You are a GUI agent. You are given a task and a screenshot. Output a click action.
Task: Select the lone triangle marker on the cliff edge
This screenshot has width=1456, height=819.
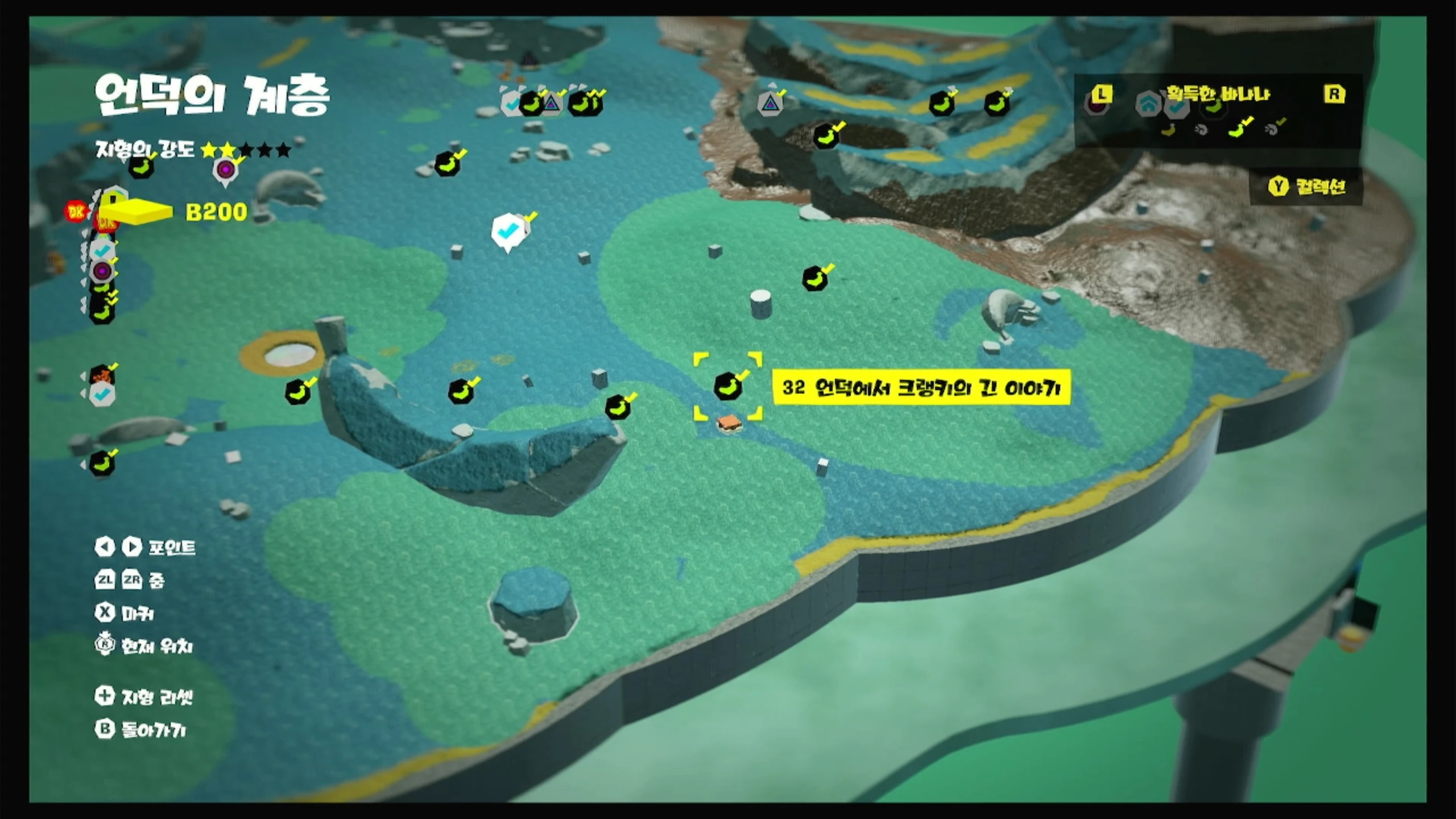coord(770,104)
